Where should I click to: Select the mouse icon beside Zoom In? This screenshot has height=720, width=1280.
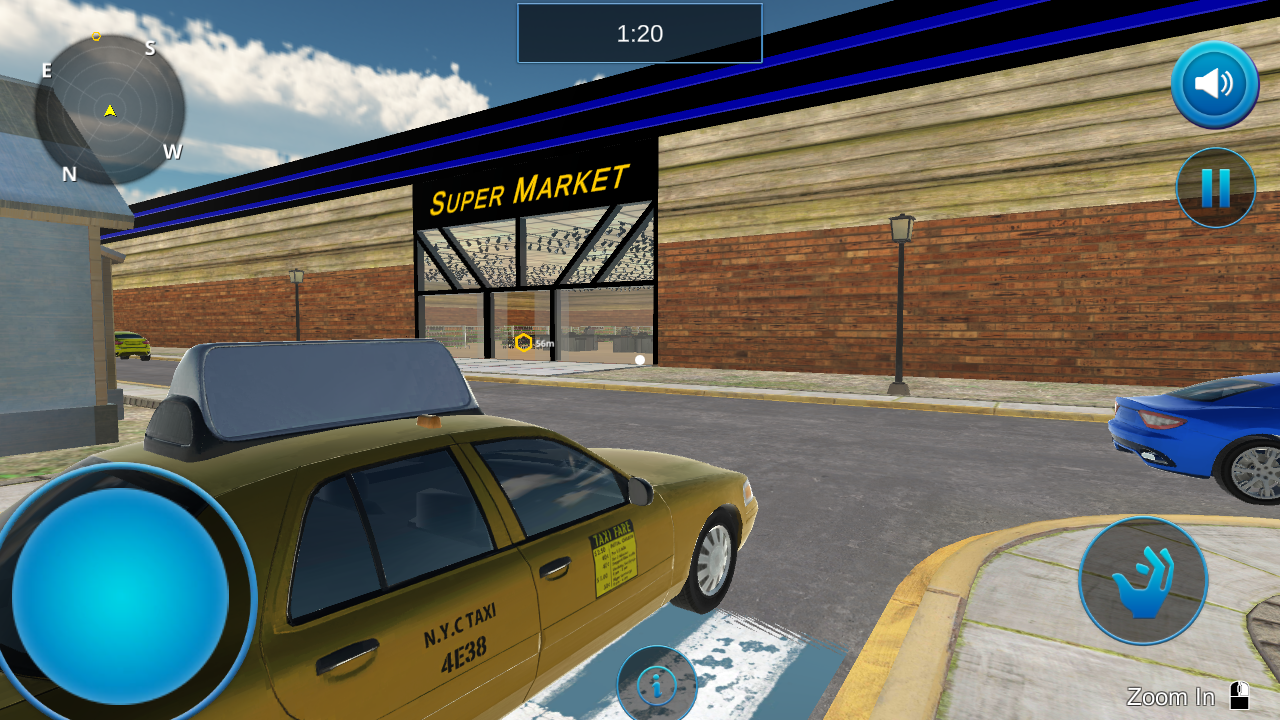1240,695
